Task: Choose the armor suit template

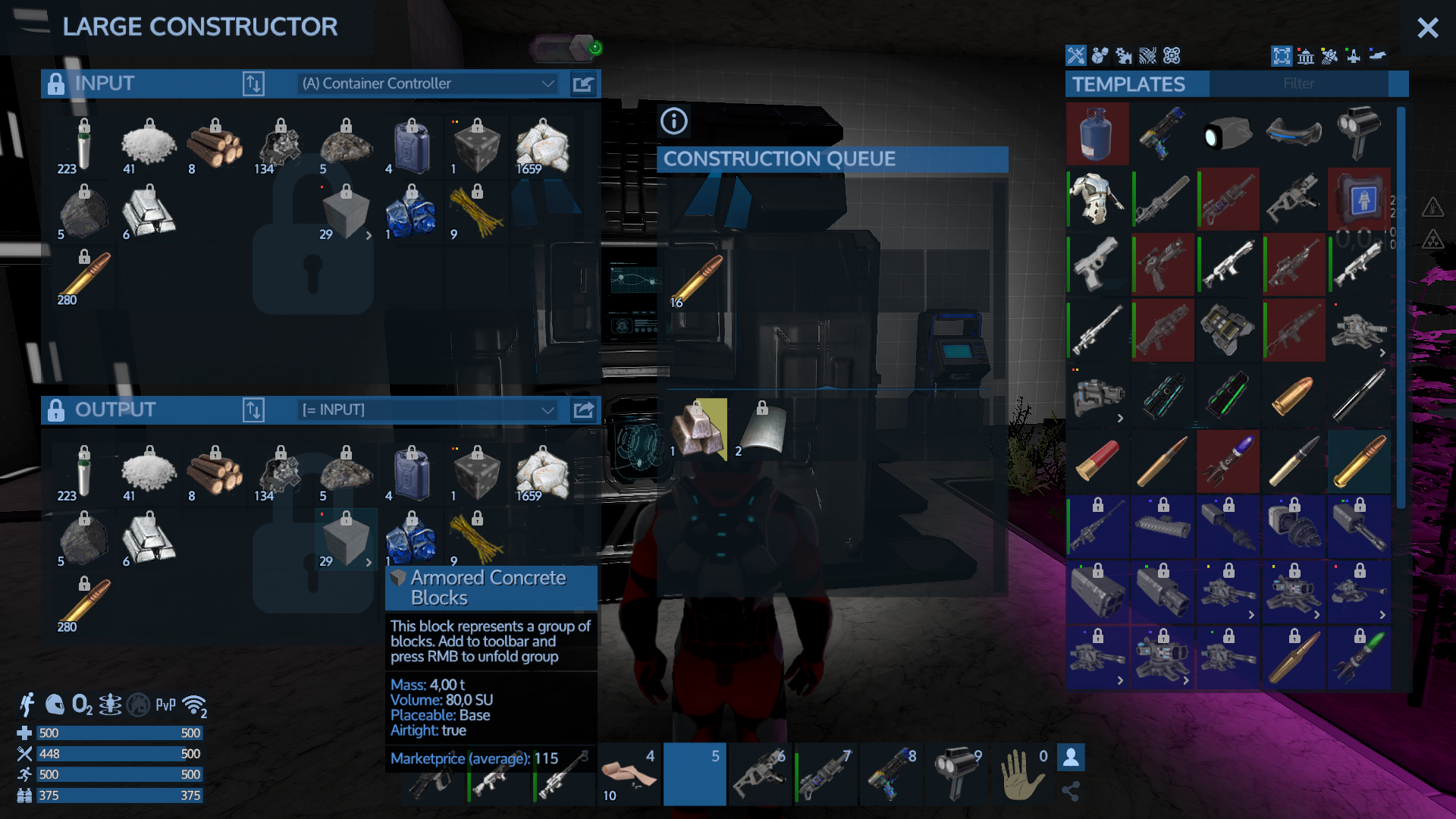Action: (x=1097, y=200)
